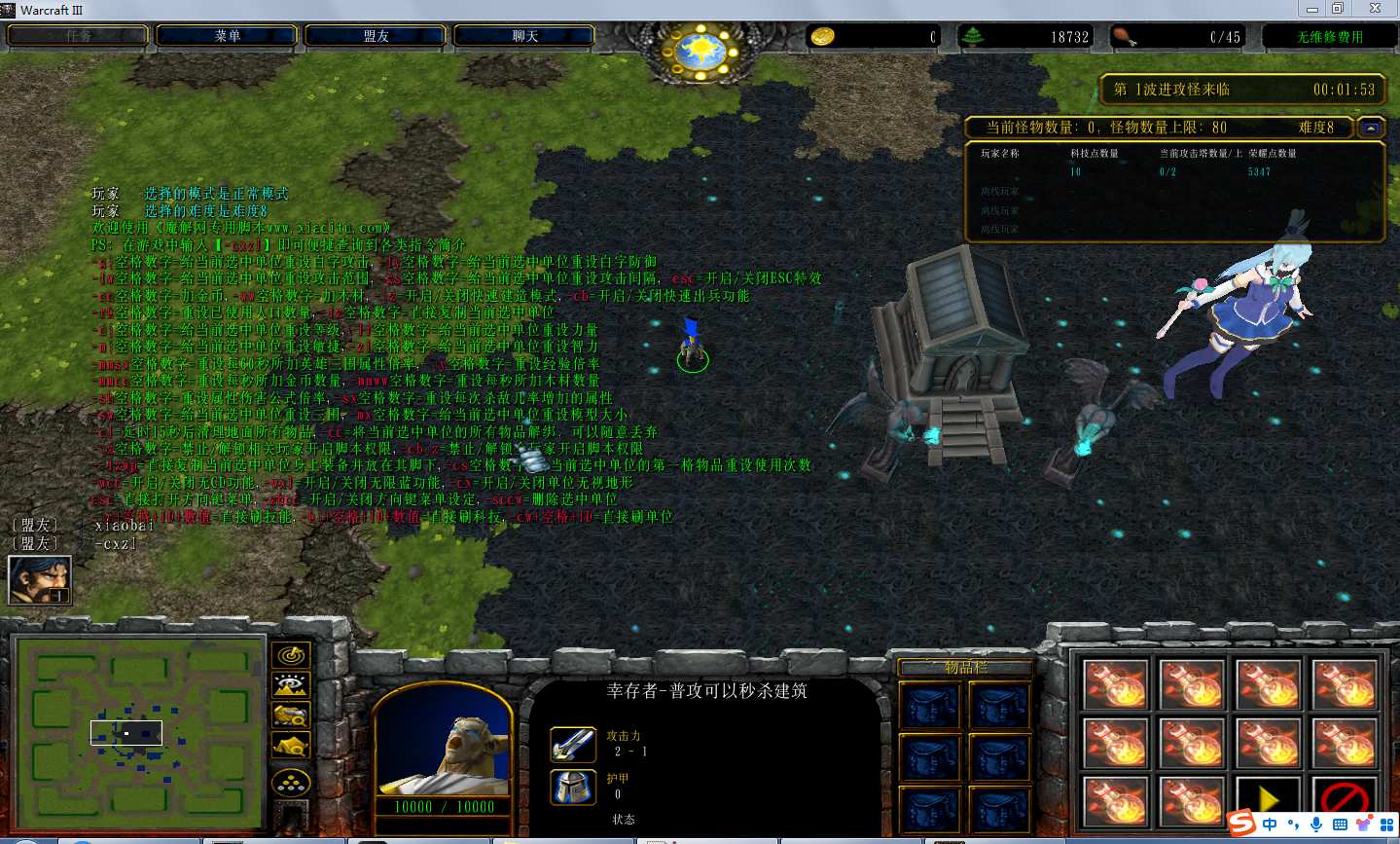Screen dimensions: 1400x844
Task: Minimize the Warcraft III window
Action: tap(1311, 9)
